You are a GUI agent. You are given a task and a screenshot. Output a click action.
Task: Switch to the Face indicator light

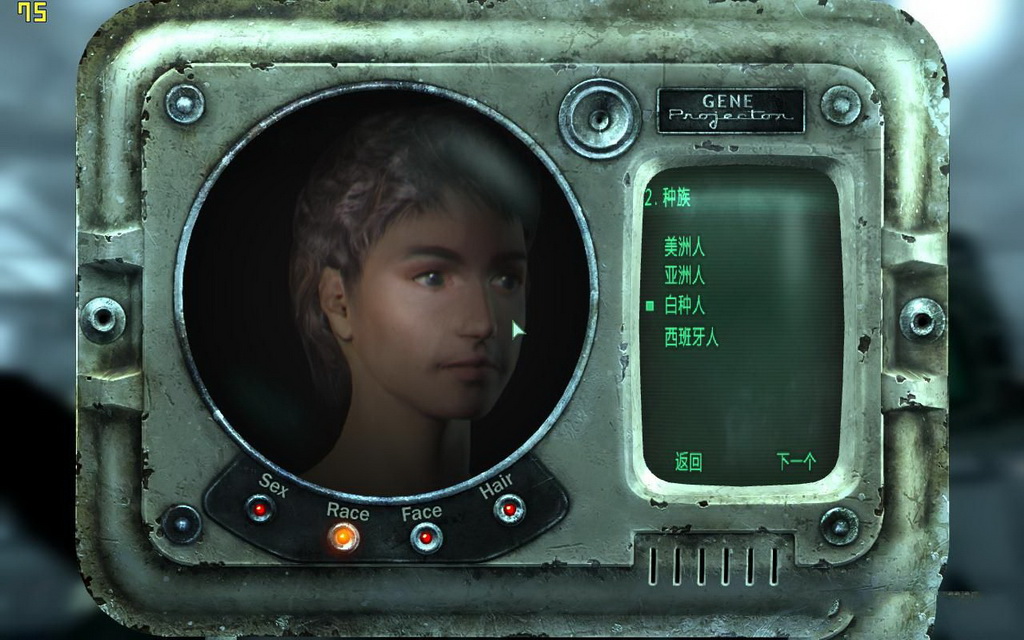(x=426, y=538)
